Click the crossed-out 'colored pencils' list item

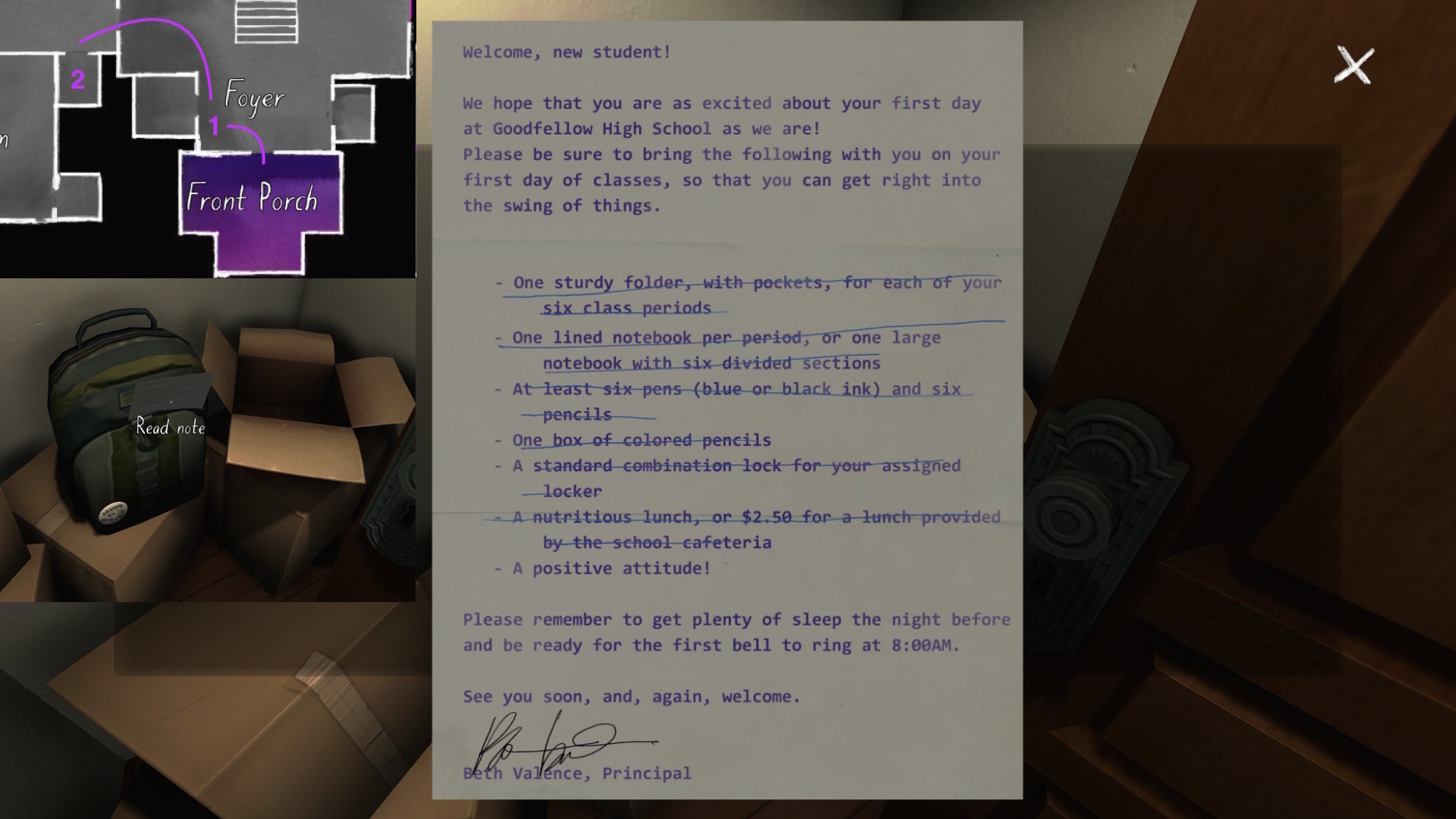pyautogui.click(x=633, y=440)
